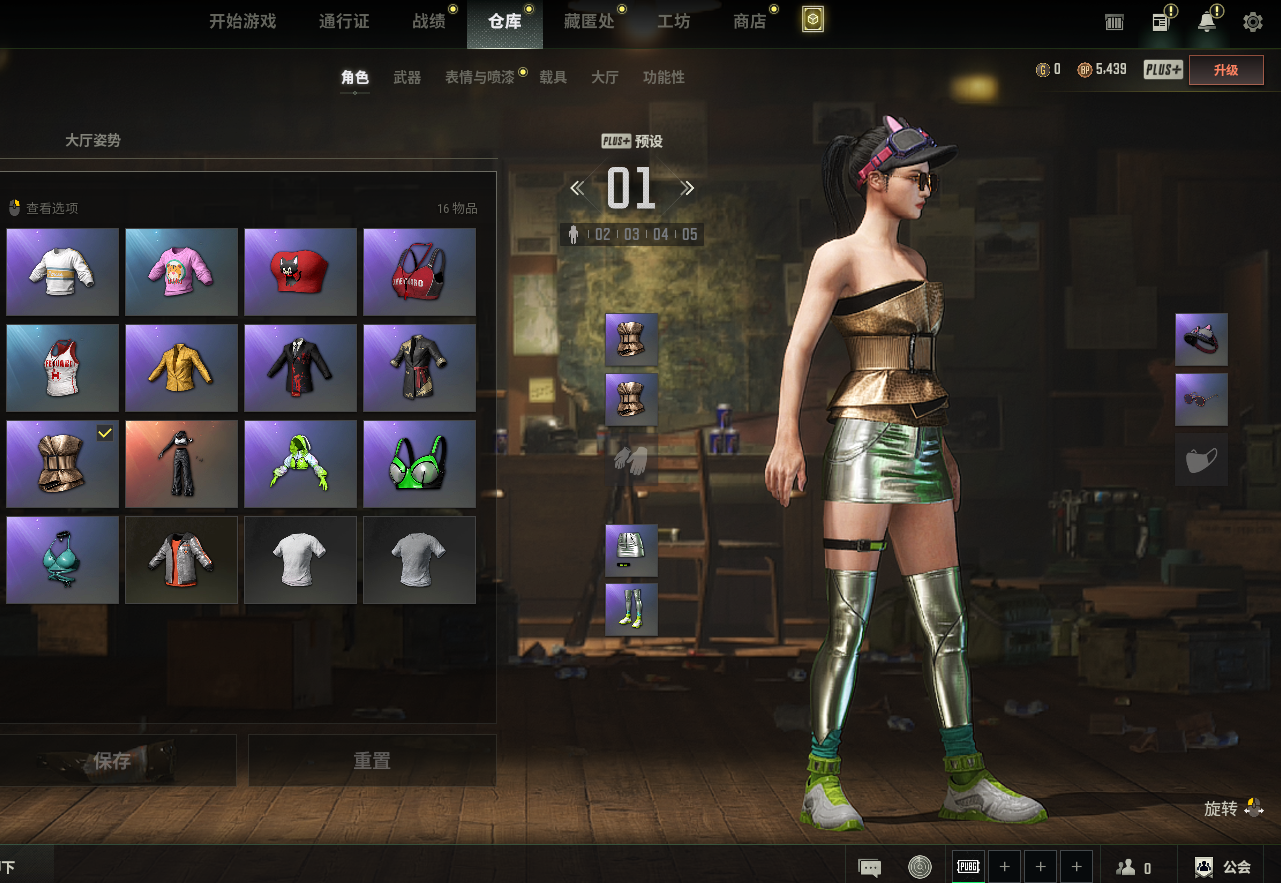Select the yellow jacket item
This screenshot has height=883, width=1281.
(181, 368)
